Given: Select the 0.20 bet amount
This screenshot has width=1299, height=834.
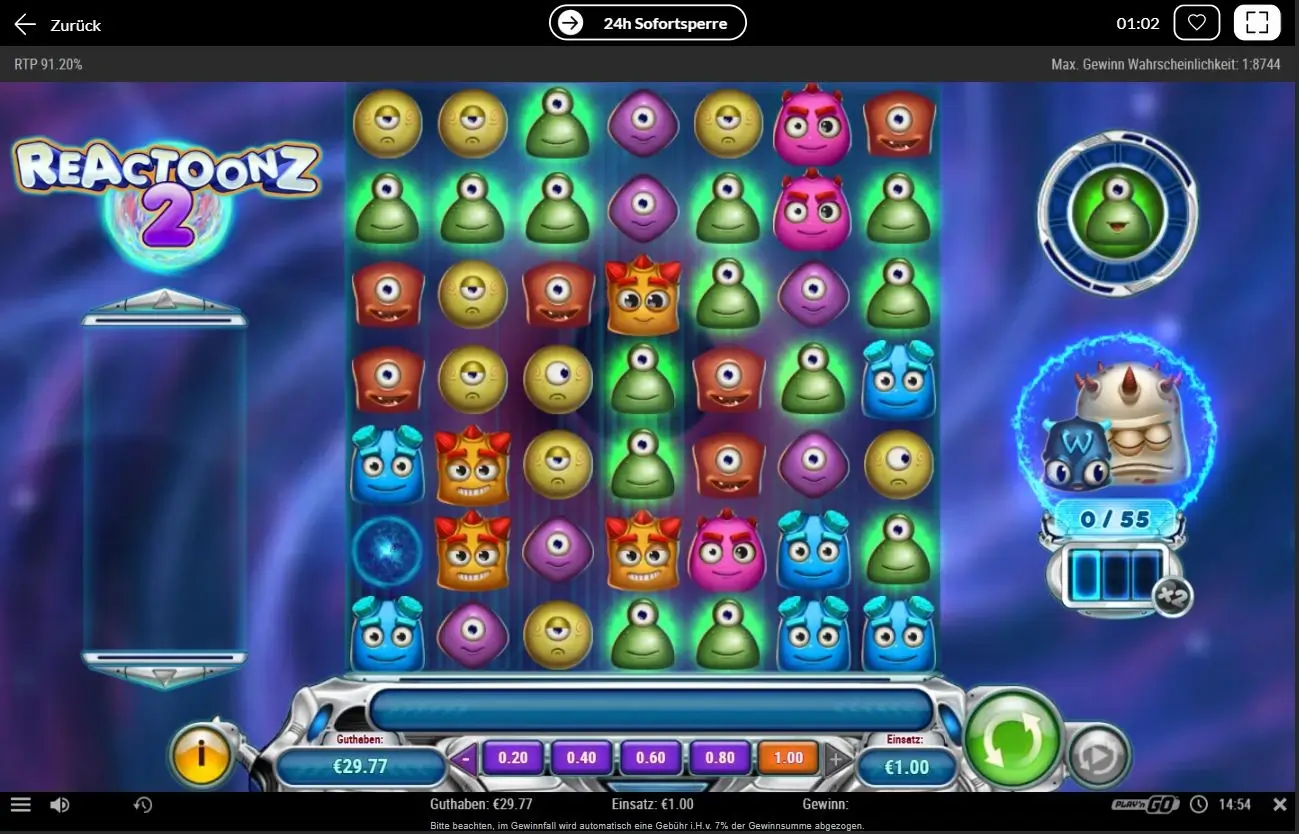Looking at the screenshot, I should tap(513, 758).
